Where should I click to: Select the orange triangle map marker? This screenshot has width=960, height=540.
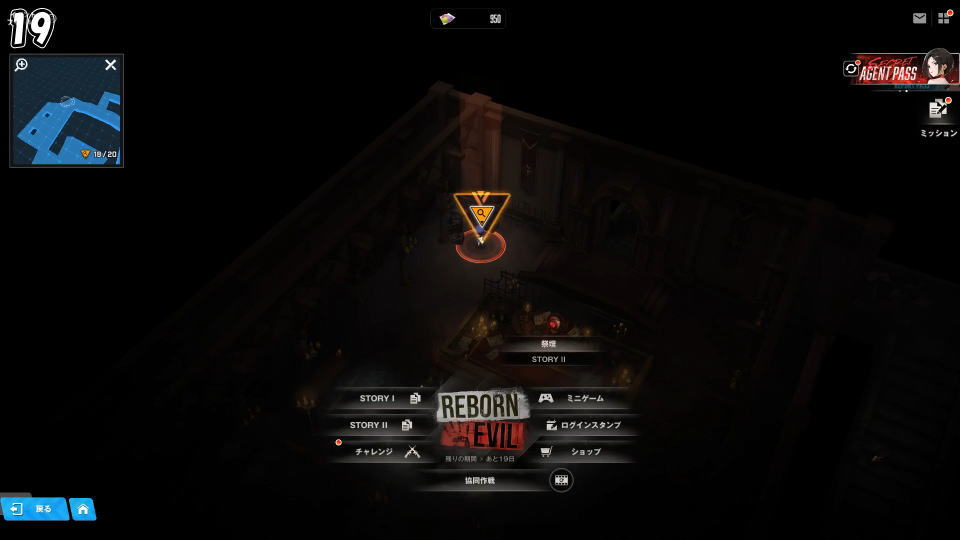click(x=481, y=213)
